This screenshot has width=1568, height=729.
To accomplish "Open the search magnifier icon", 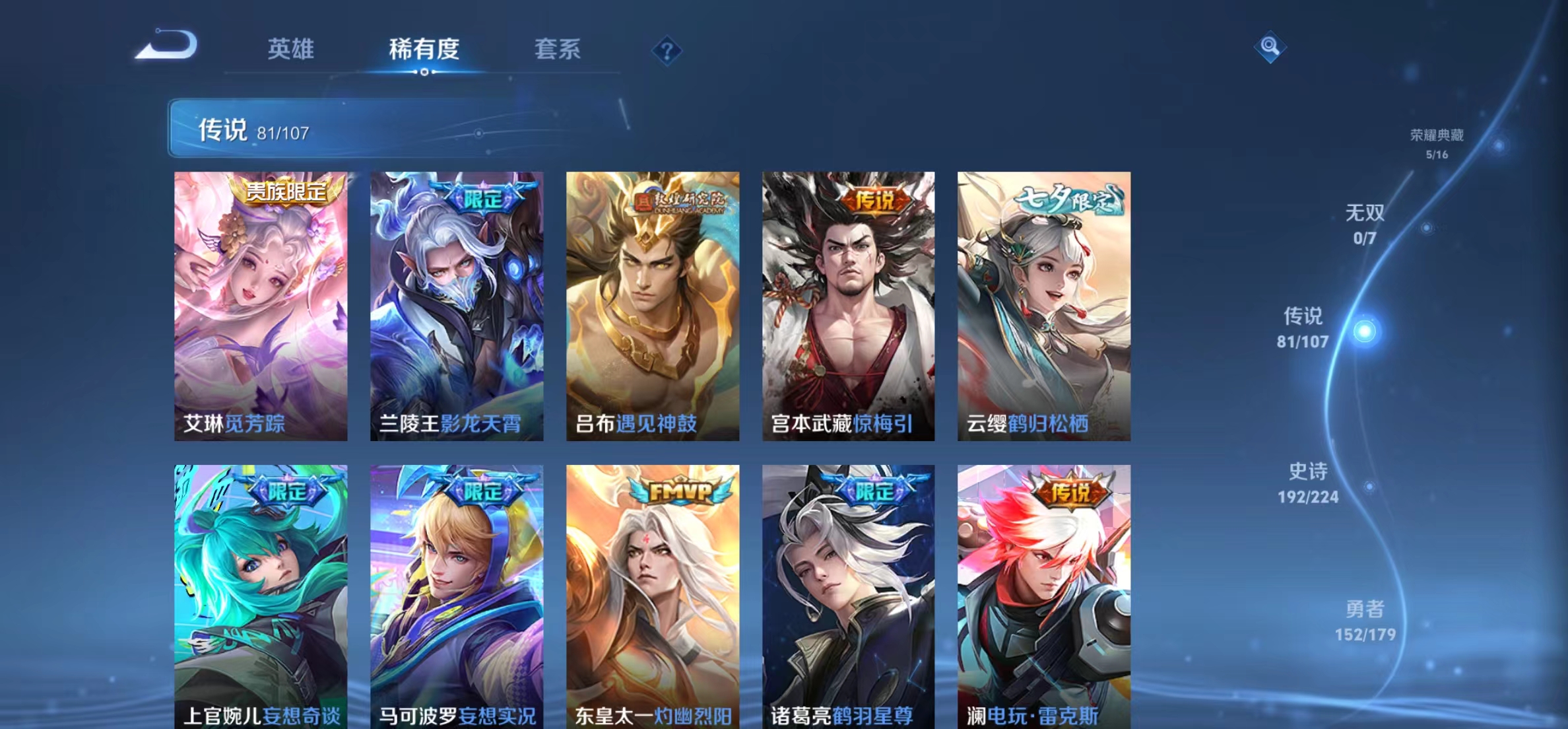I will click(1270, 48).
